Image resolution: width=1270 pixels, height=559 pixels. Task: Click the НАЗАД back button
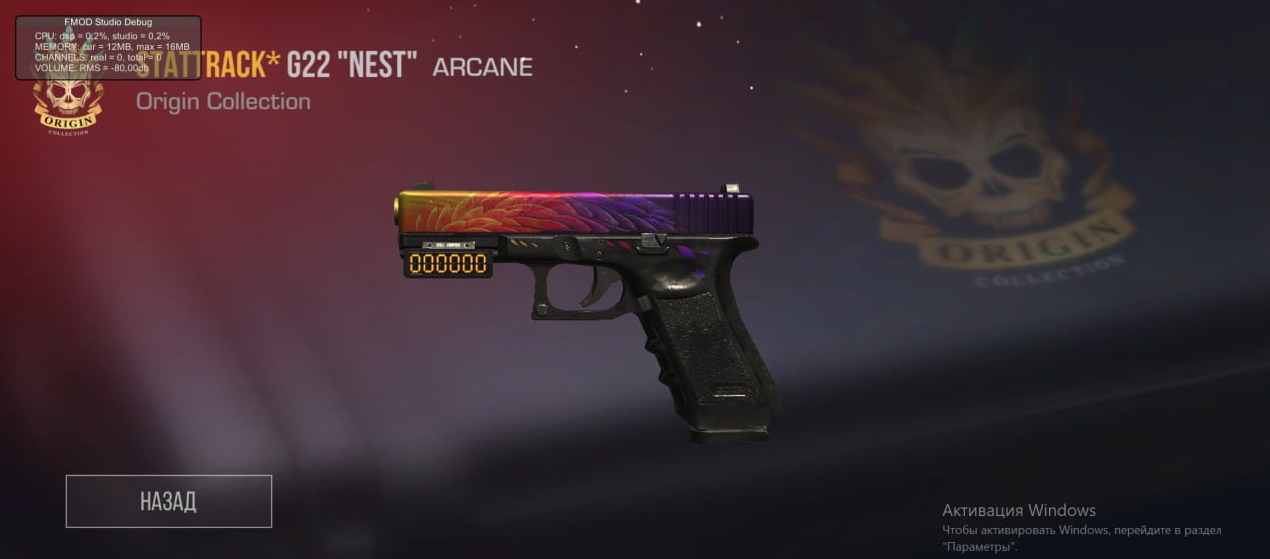coord(168,501)
